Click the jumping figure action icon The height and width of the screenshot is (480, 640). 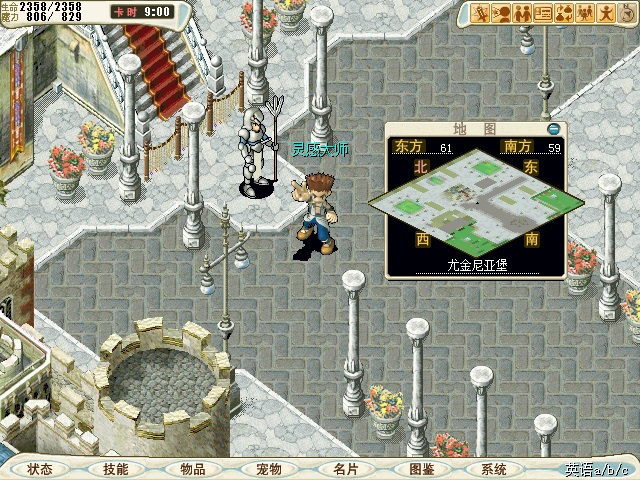[607, 13]
